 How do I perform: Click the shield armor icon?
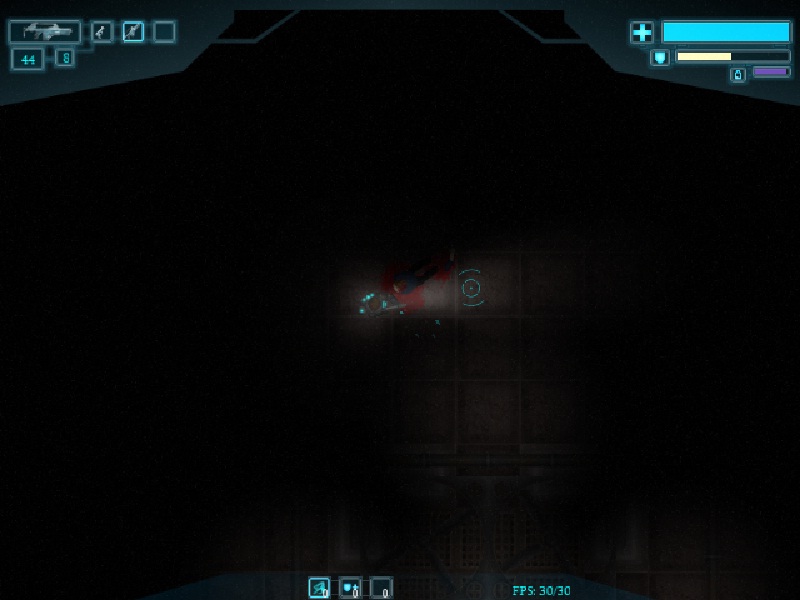pyautogui.click(x=660, y=57)
